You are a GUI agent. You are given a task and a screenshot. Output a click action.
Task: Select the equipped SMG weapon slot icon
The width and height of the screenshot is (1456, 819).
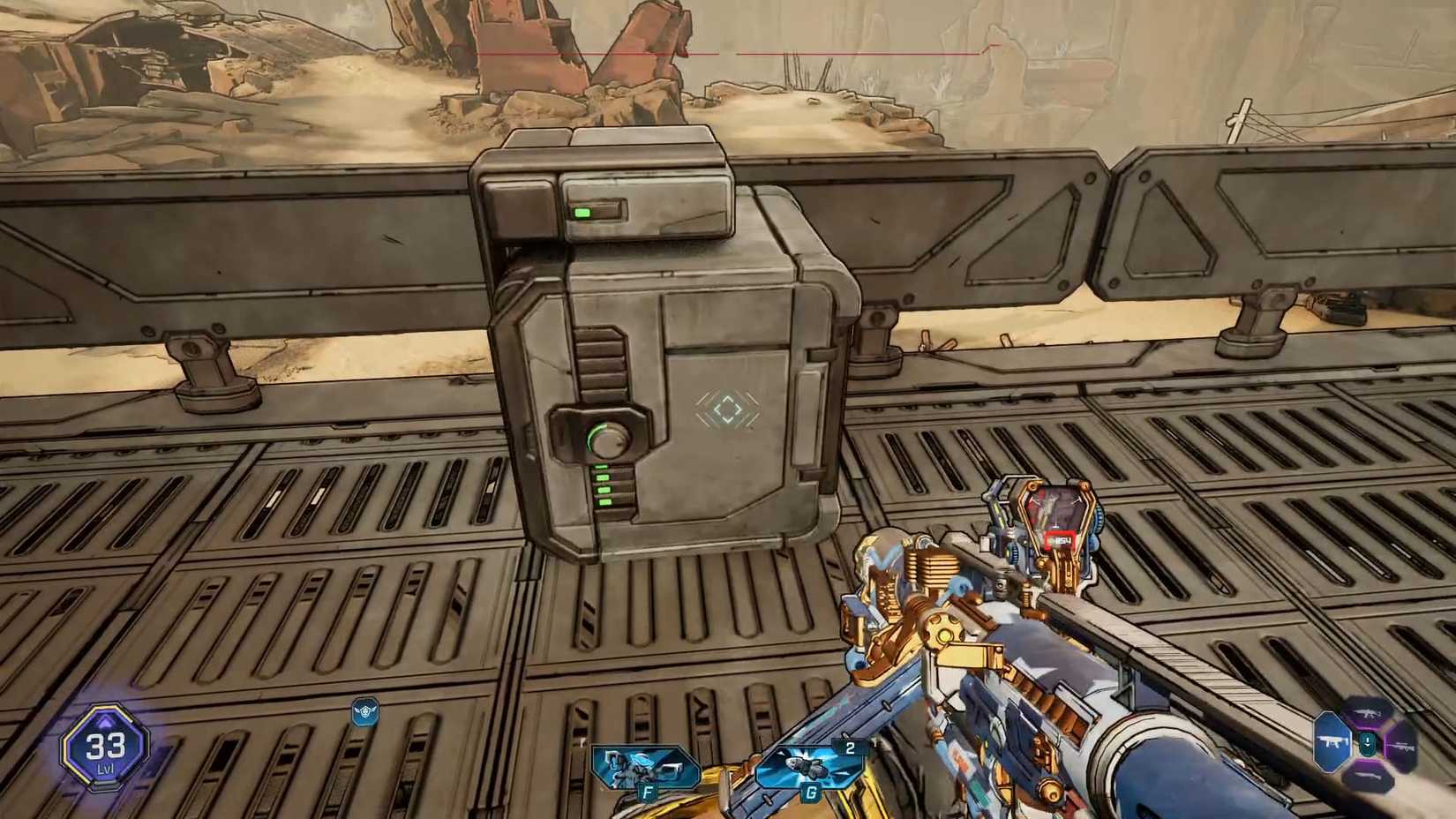[x=1331, y=740]
